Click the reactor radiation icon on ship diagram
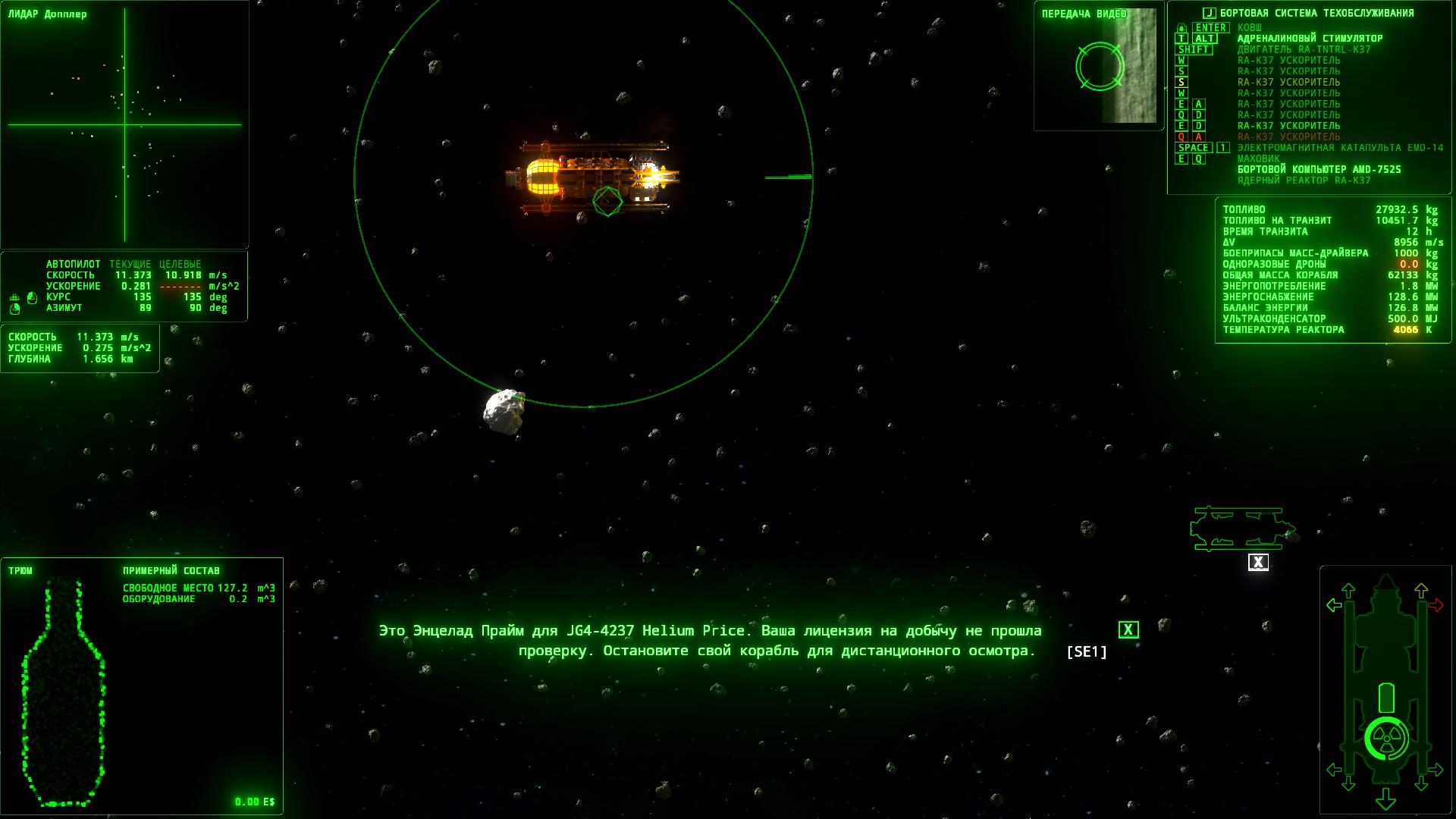The width and height of the screenshot is (1456, 819). pyautogui.click(x=1385, y=739)
